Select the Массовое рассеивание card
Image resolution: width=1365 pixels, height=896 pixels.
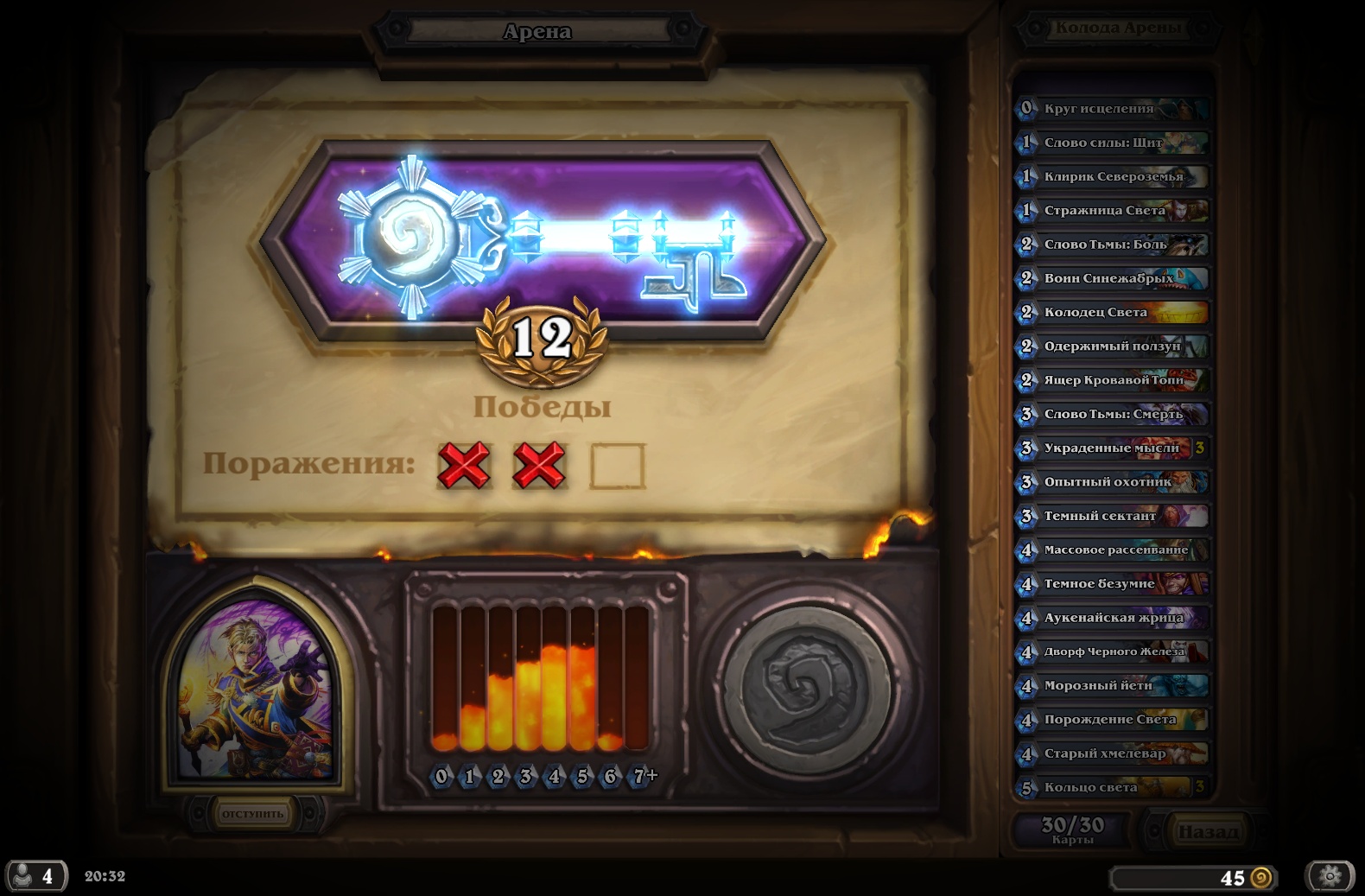(1112, 550)
